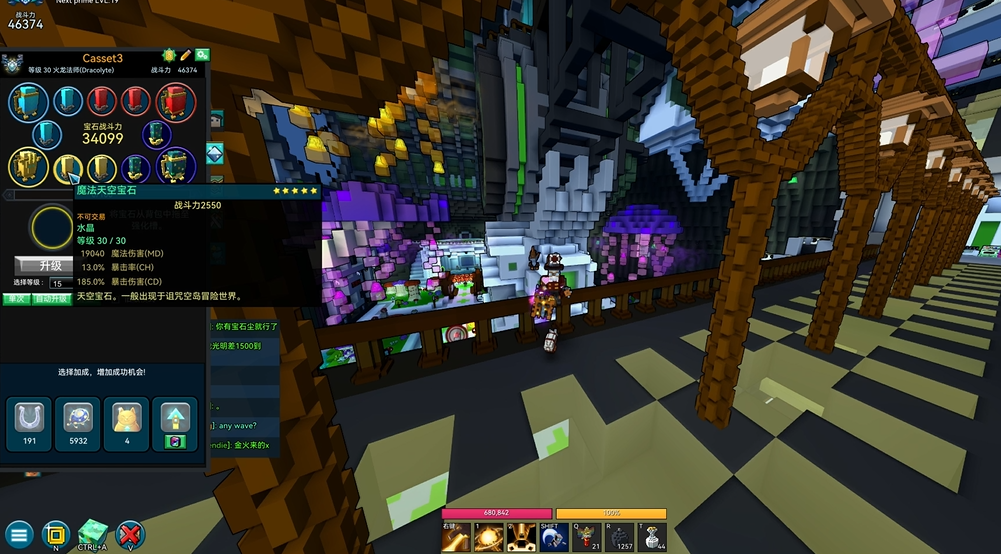
Task: Open the green cube CTRL+A button
Action: [x=93, y=532]
